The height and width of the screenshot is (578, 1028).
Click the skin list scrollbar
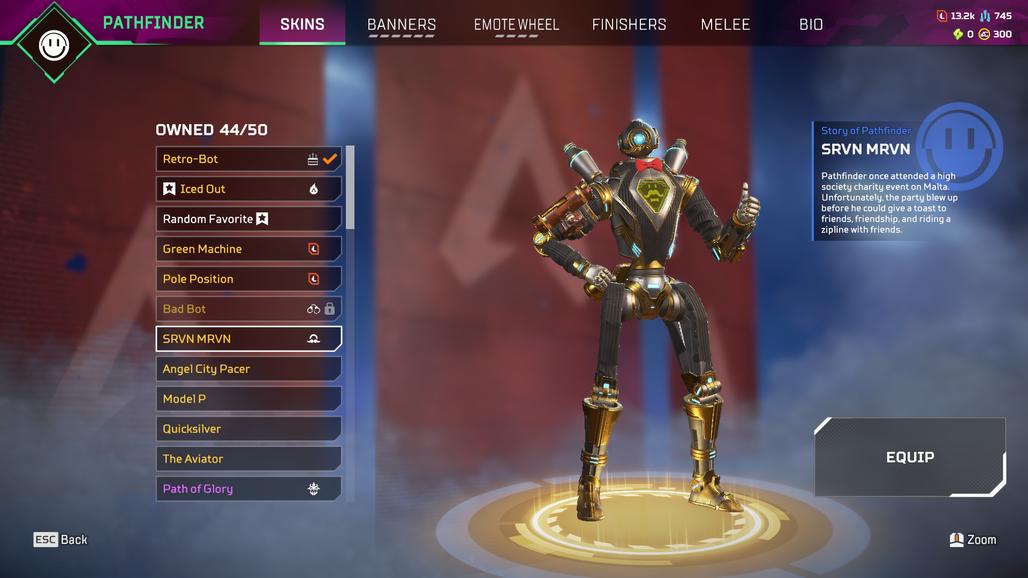[x=350, y=190]
